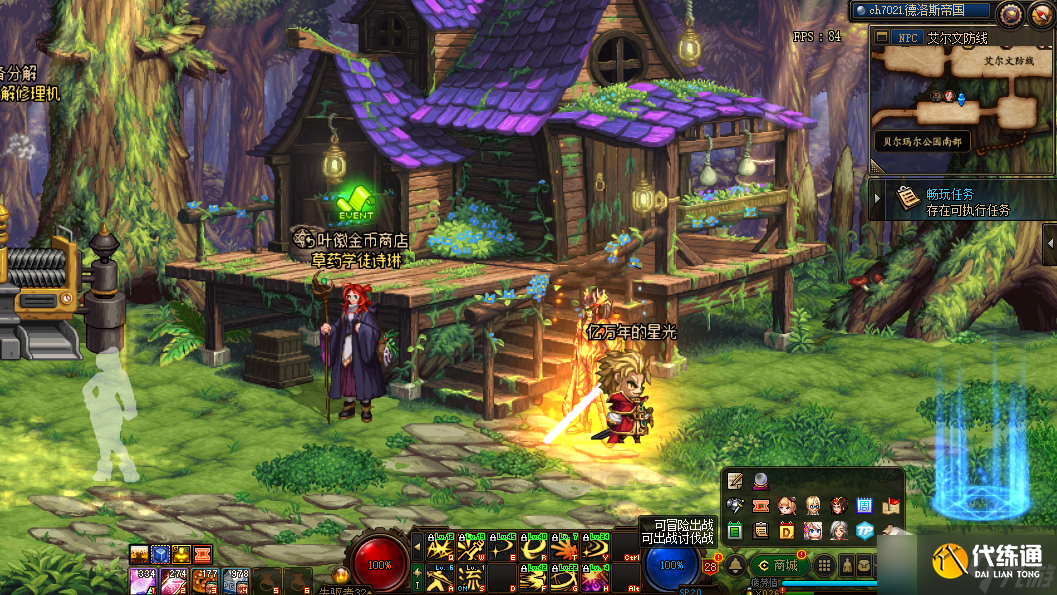Image resolution: width=1057 pixels, height=595 pixels.
Task: Select the crystal ball icon
Action: click(x=761, y=481)
